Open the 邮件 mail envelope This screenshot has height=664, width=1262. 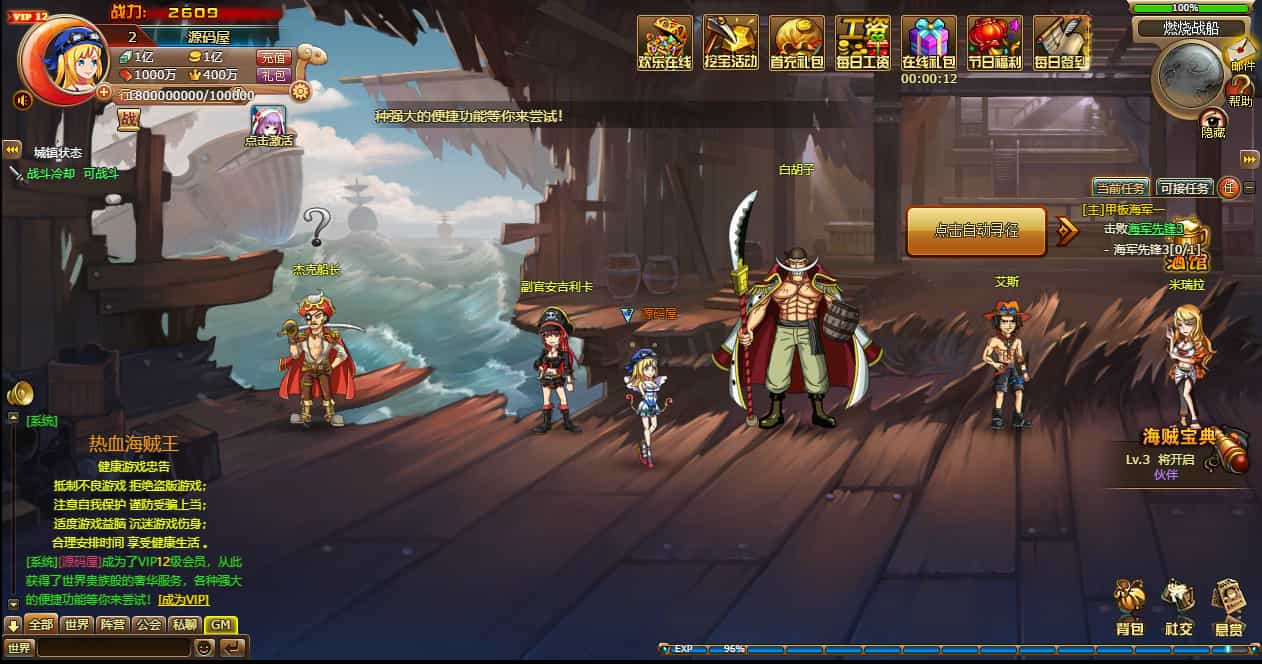point(1242,50)
